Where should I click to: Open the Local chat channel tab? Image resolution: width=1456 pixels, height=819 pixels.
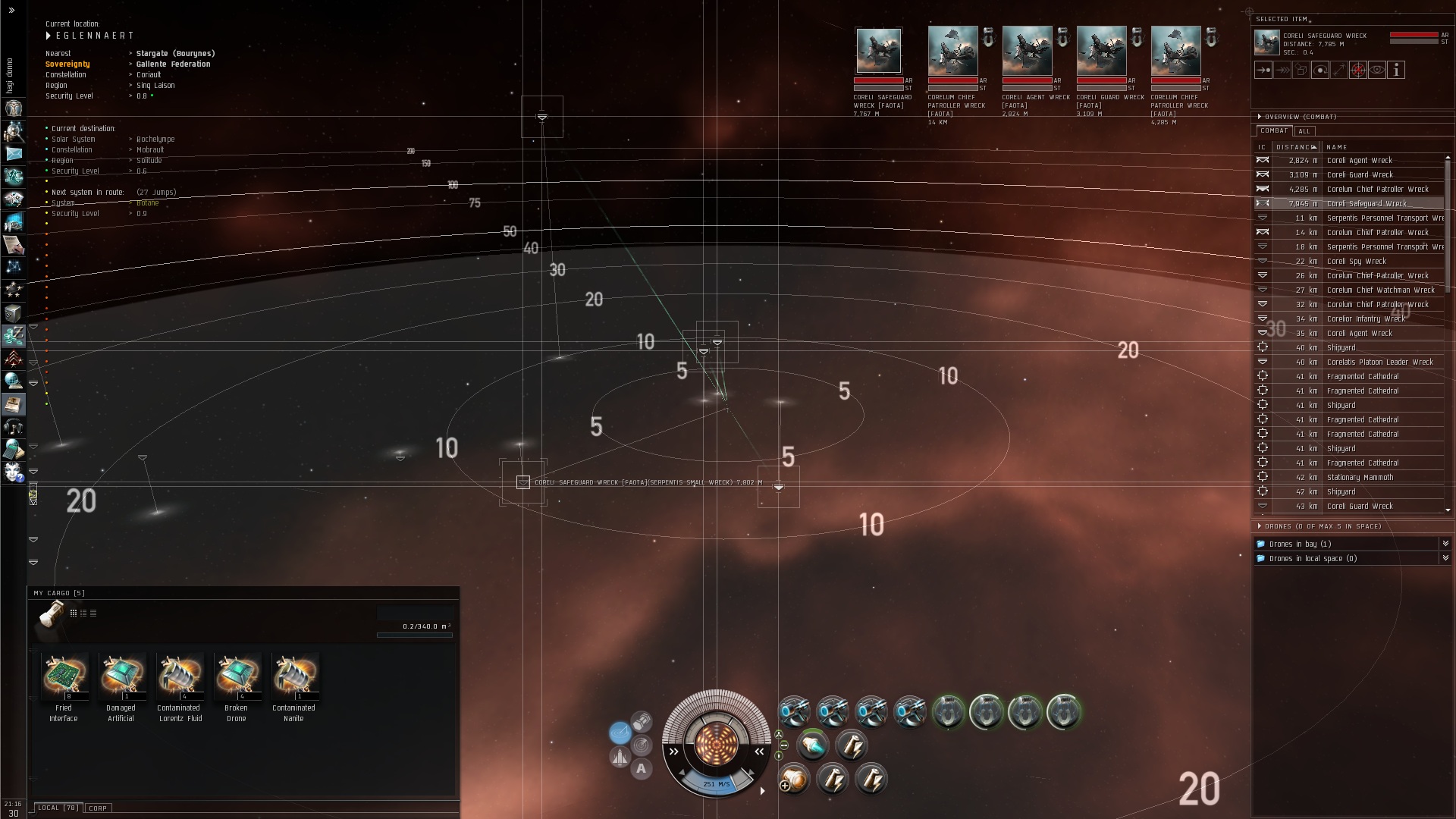tap(58, 808)
